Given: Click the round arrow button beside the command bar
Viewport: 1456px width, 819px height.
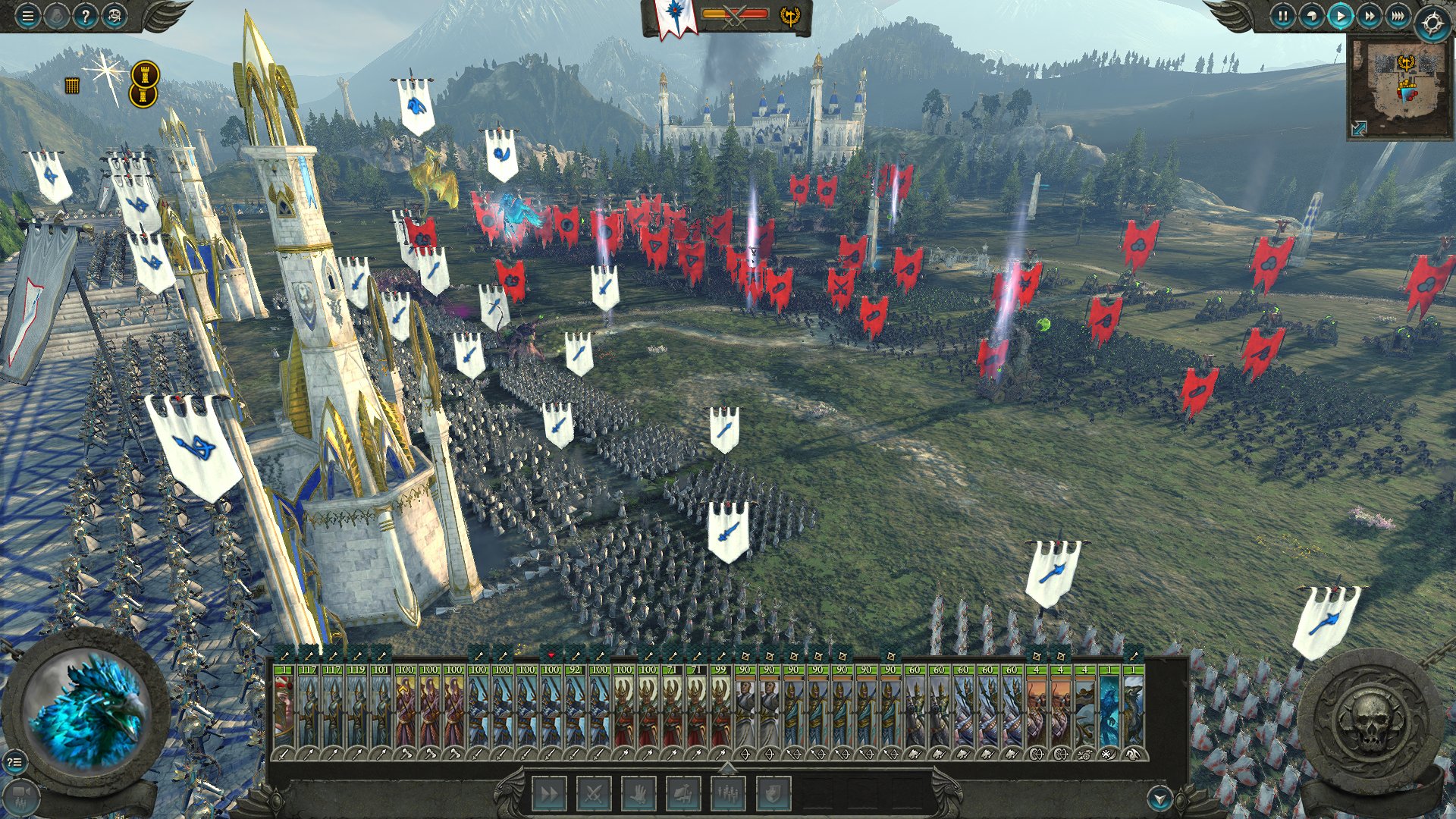Looking at the screenshot, I should coord(1159,798).
